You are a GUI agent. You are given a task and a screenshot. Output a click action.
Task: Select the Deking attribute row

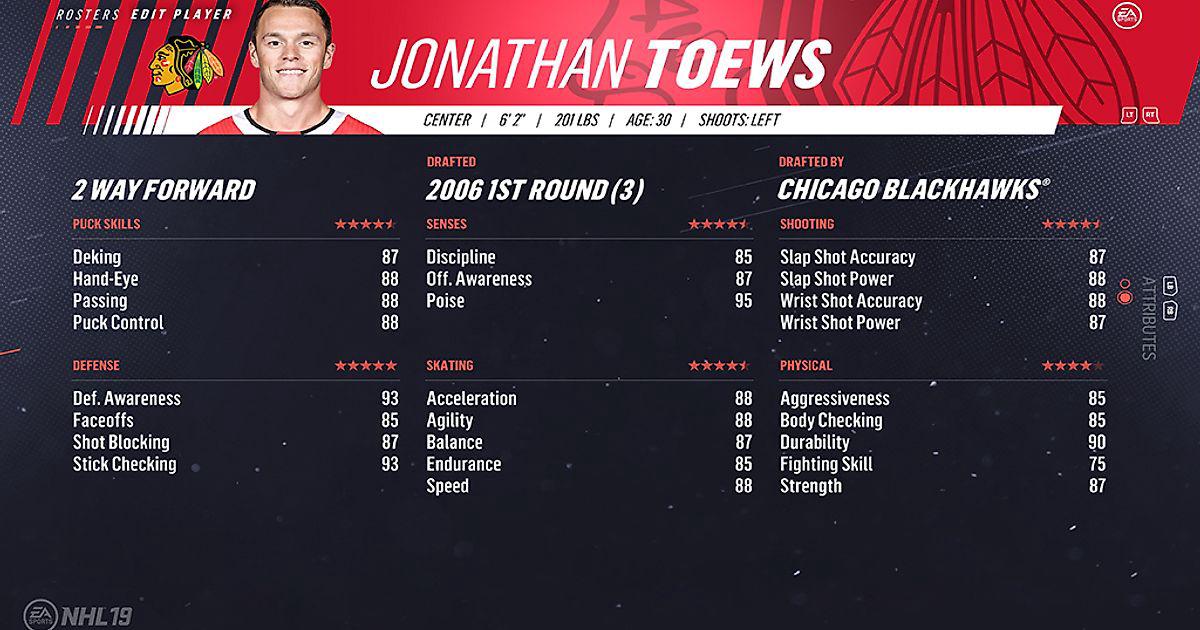coord(235,257)
